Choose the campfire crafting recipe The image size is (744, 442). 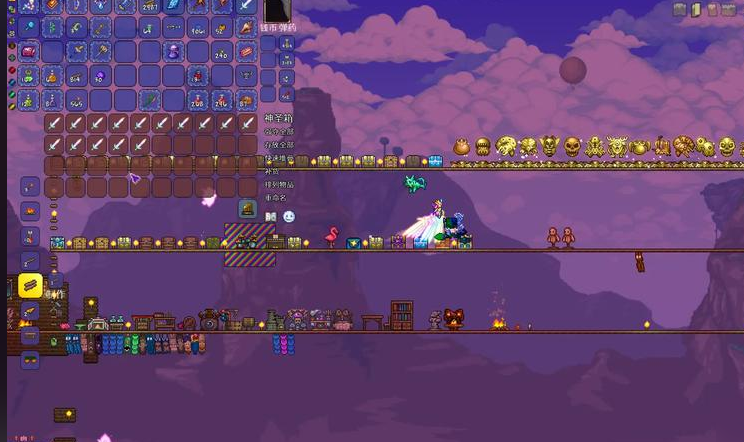pyautogui.click(x=30, y=211)
